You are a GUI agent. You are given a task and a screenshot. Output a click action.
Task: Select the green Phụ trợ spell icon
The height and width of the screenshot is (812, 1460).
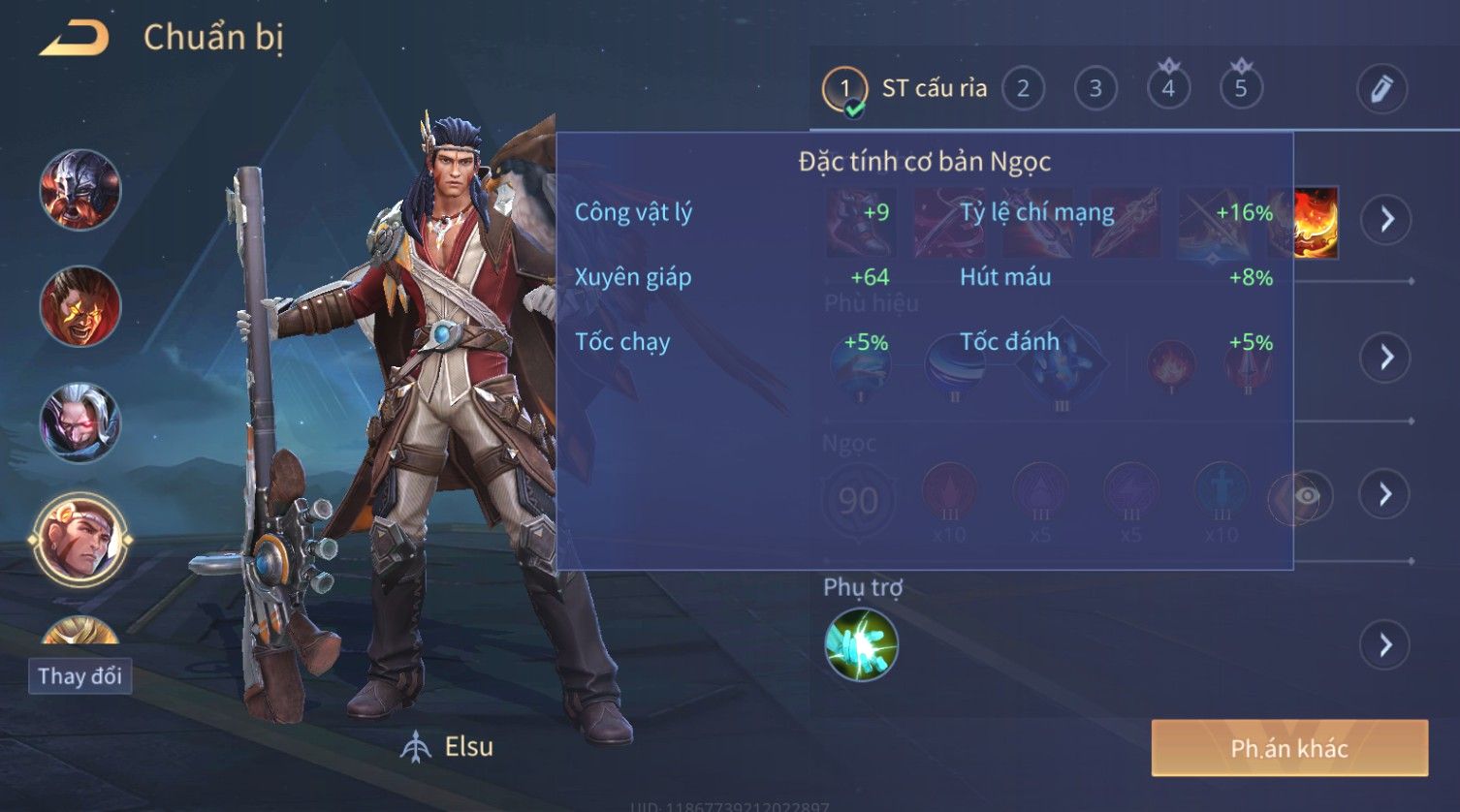[861, 645]
